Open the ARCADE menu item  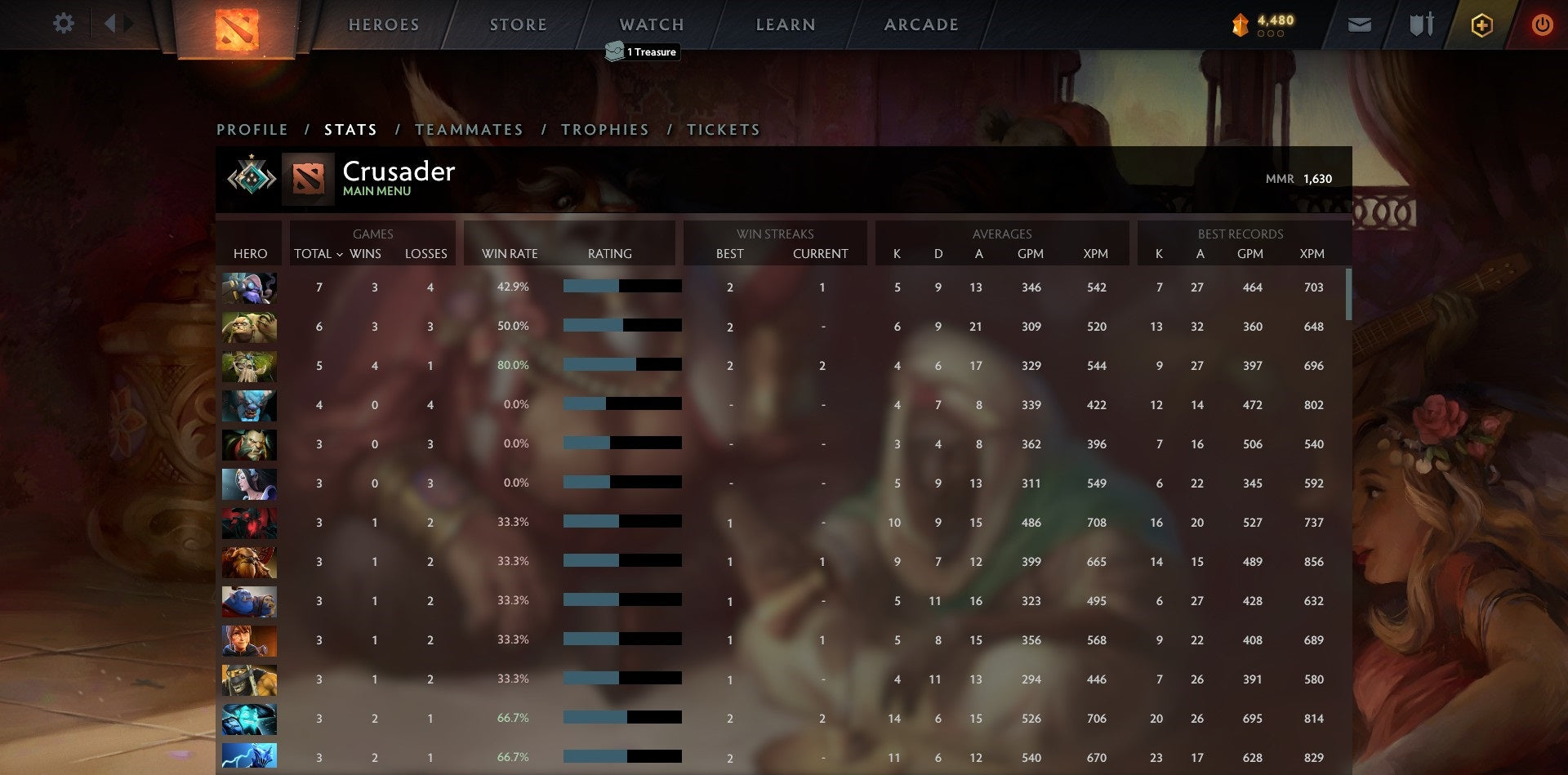(921, 24)
